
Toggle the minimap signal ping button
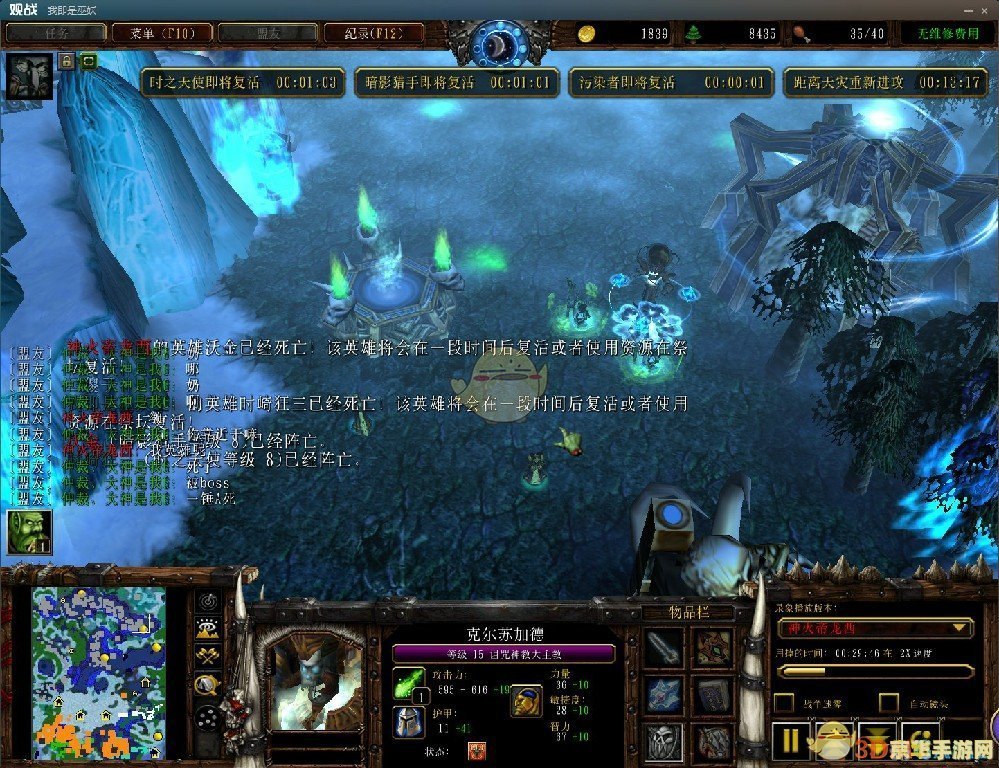click(207, 601)
